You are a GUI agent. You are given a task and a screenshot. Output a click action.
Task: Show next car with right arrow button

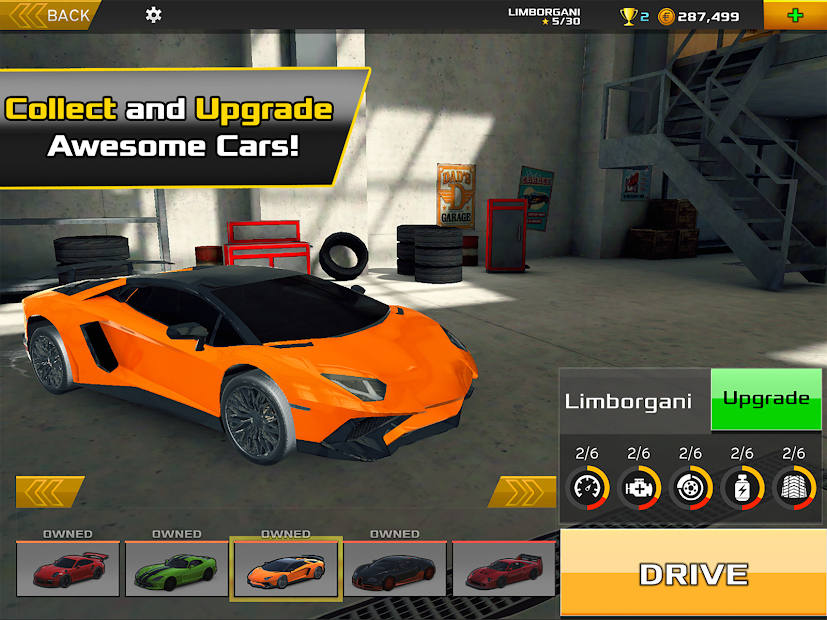[522, 492]
